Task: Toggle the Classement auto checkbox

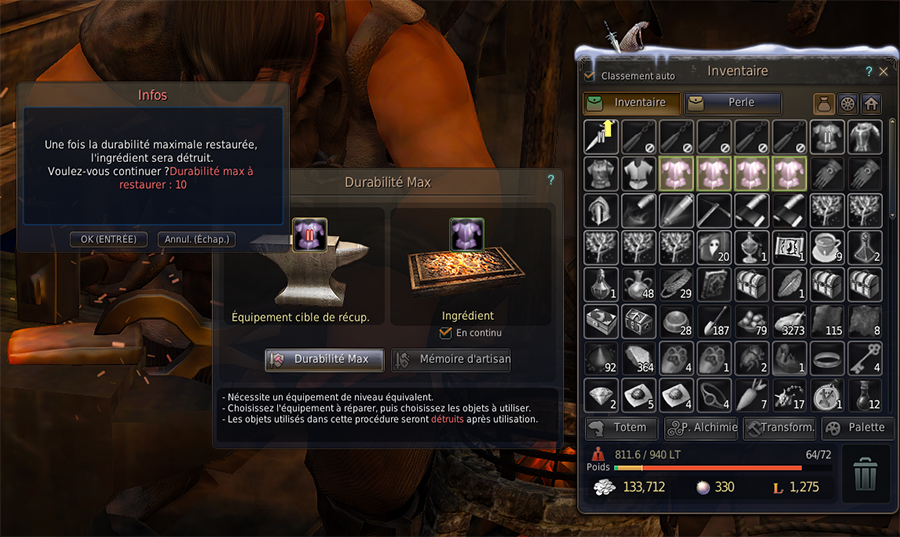Action: coord(590,76)
